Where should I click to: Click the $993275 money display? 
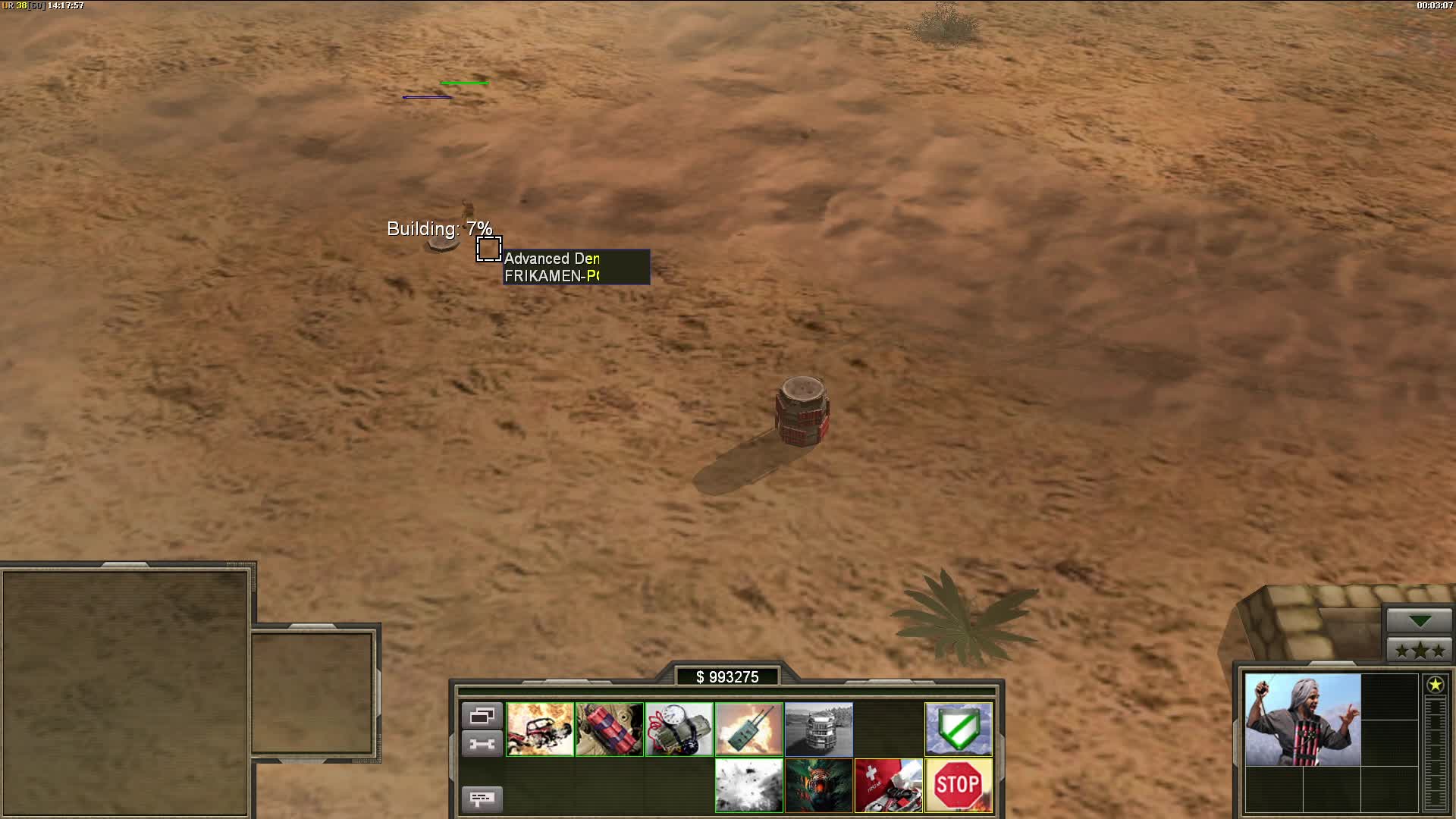728,676
